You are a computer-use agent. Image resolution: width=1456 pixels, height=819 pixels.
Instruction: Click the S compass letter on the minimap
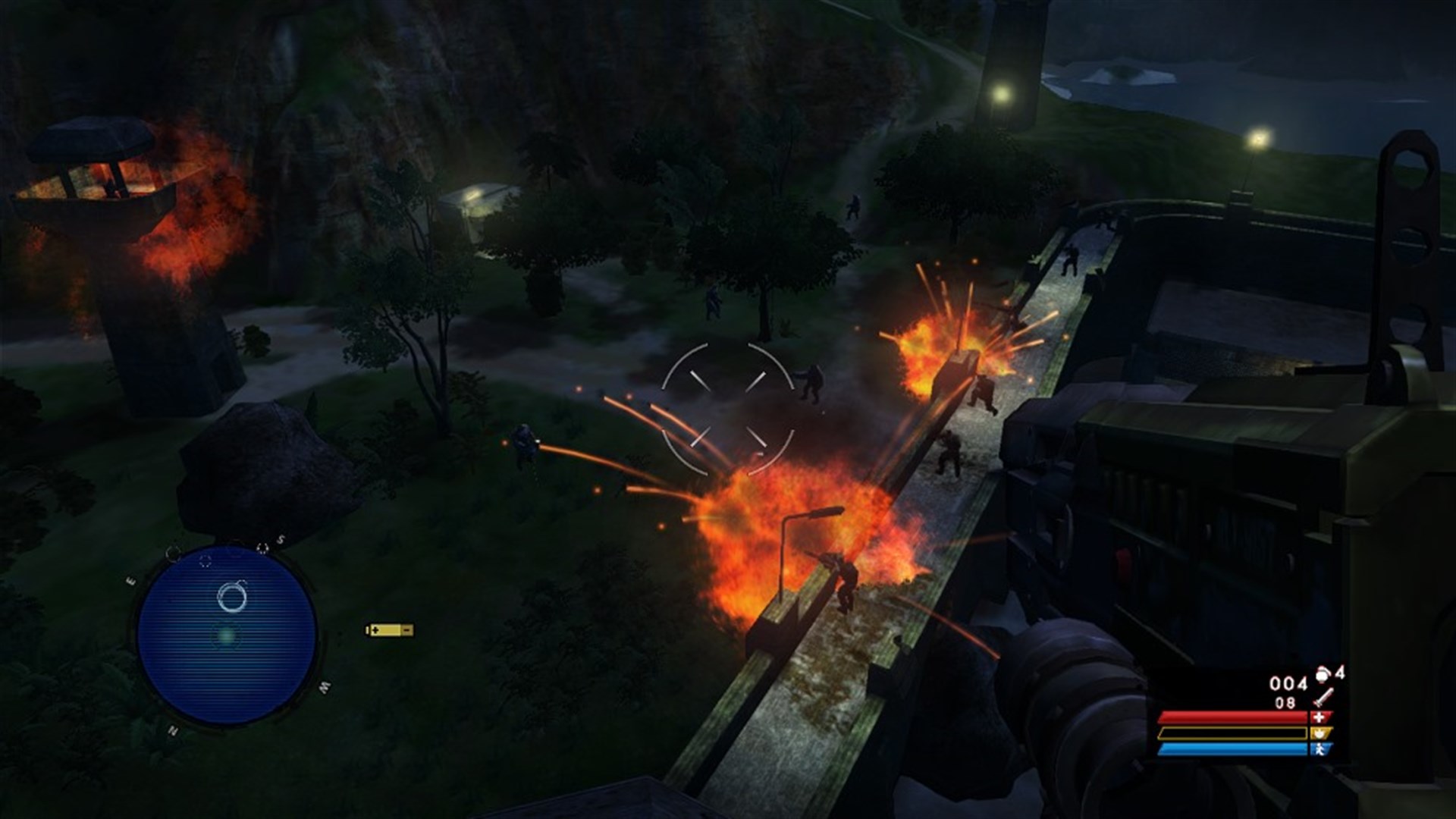pos(281,539)
